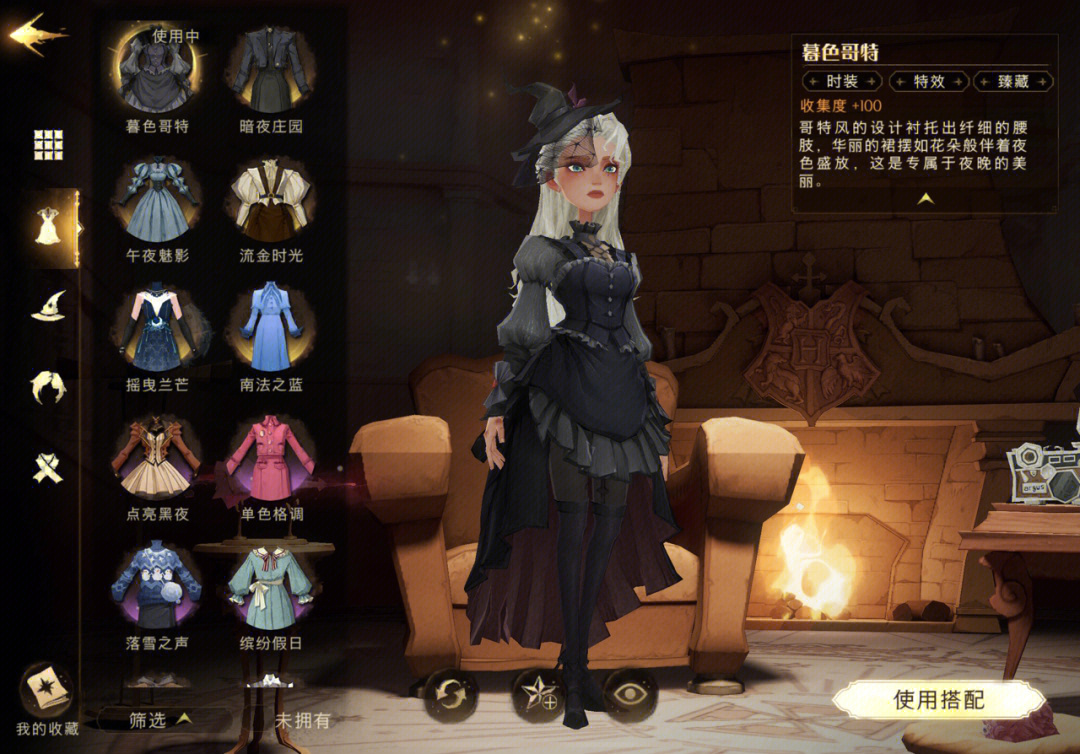Open the dress clothing category
This screenshot has height=754, width=1080.
(48, 227)
